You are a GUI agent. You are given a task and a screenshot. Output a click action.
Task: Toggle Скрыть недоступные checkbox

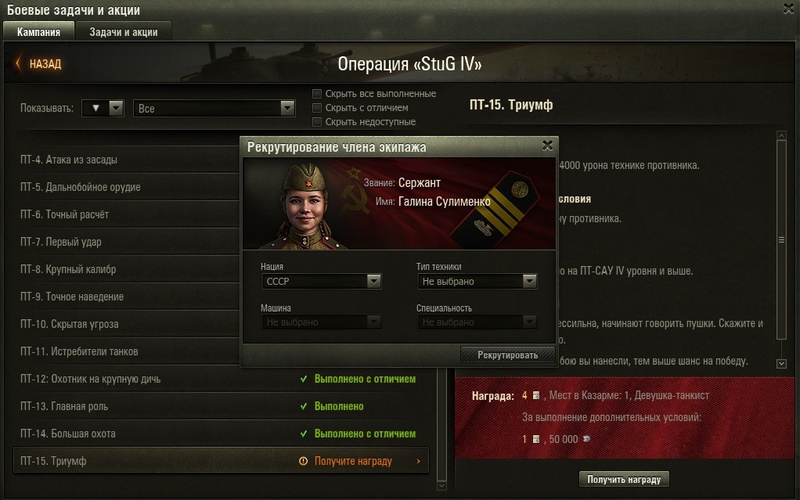317,122
